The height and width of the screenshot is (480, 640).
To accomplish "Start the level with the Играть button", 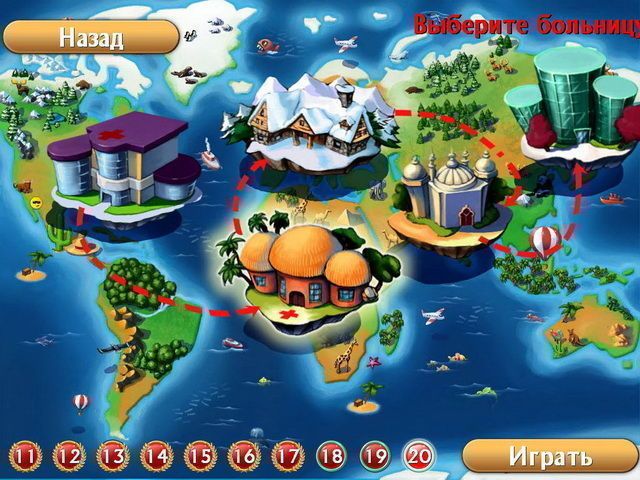I will pos(549,457).
